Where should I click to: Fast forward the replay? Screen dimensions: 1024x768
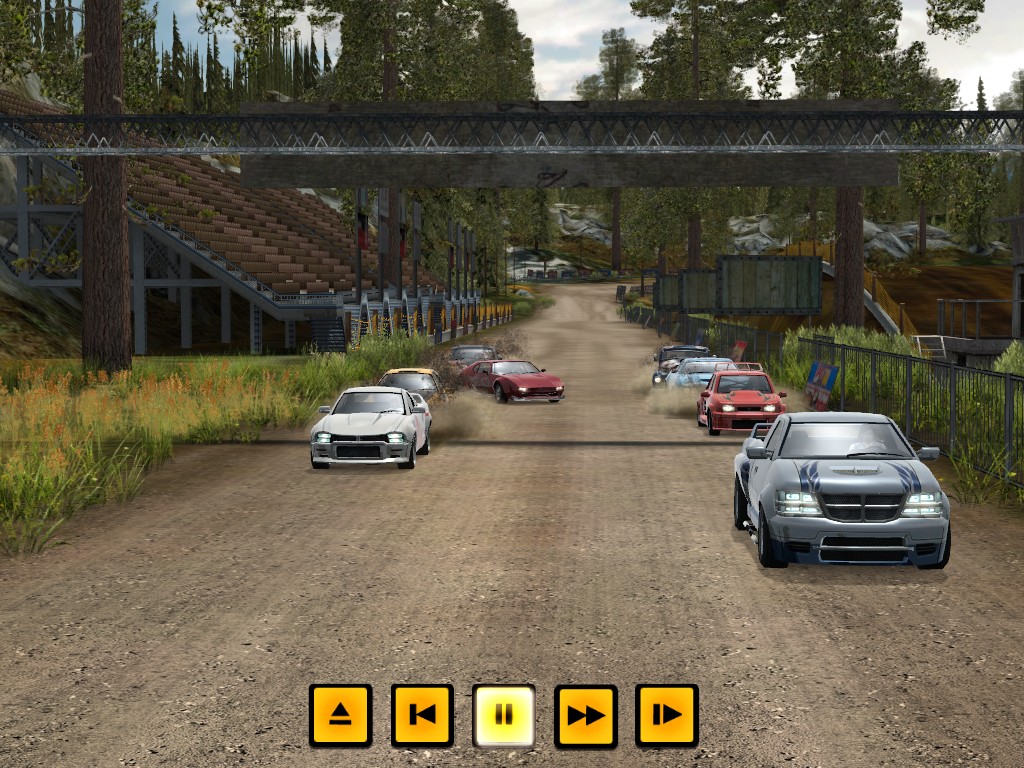586,715
